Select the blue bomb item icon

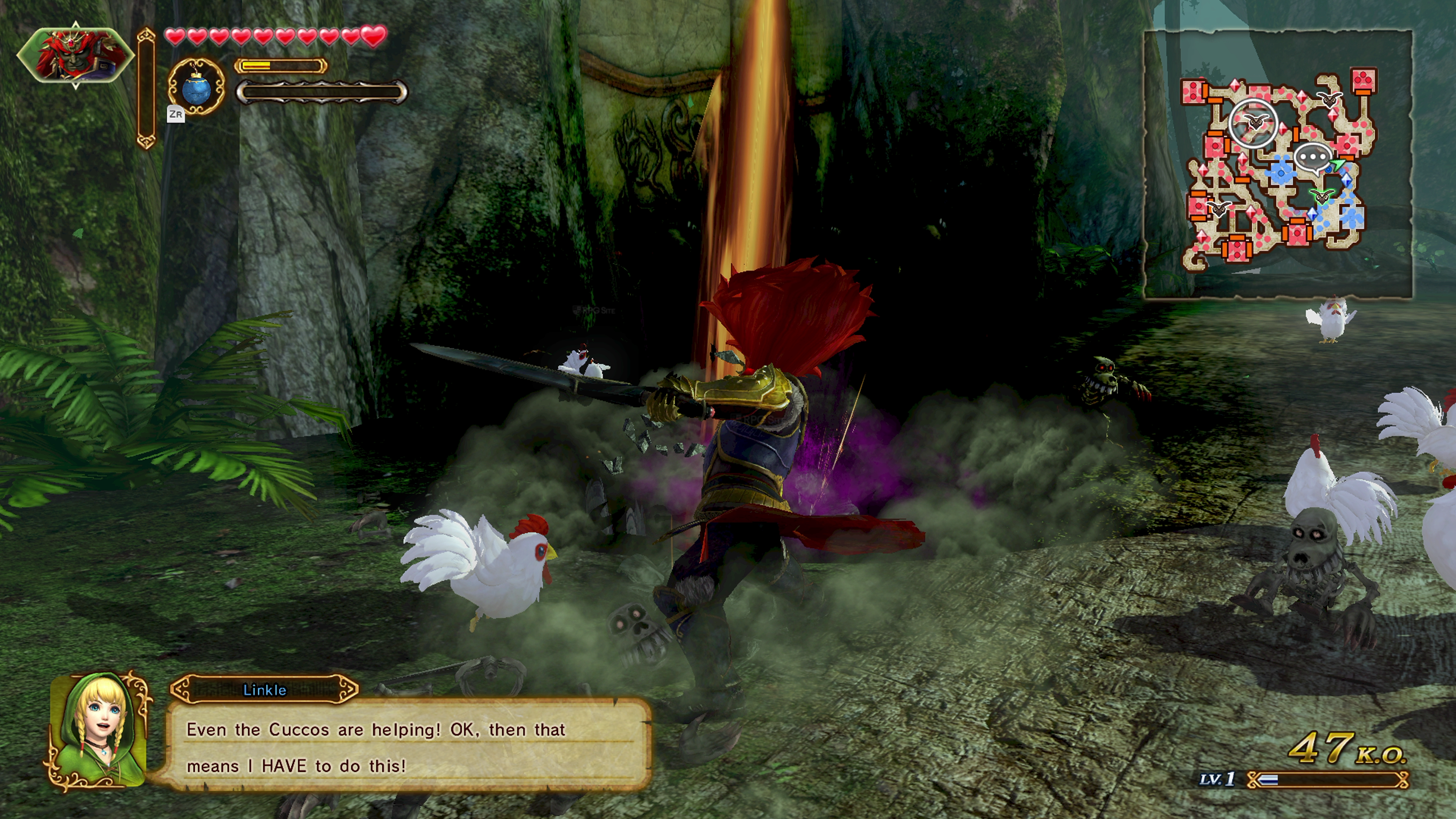click(196, 87)
